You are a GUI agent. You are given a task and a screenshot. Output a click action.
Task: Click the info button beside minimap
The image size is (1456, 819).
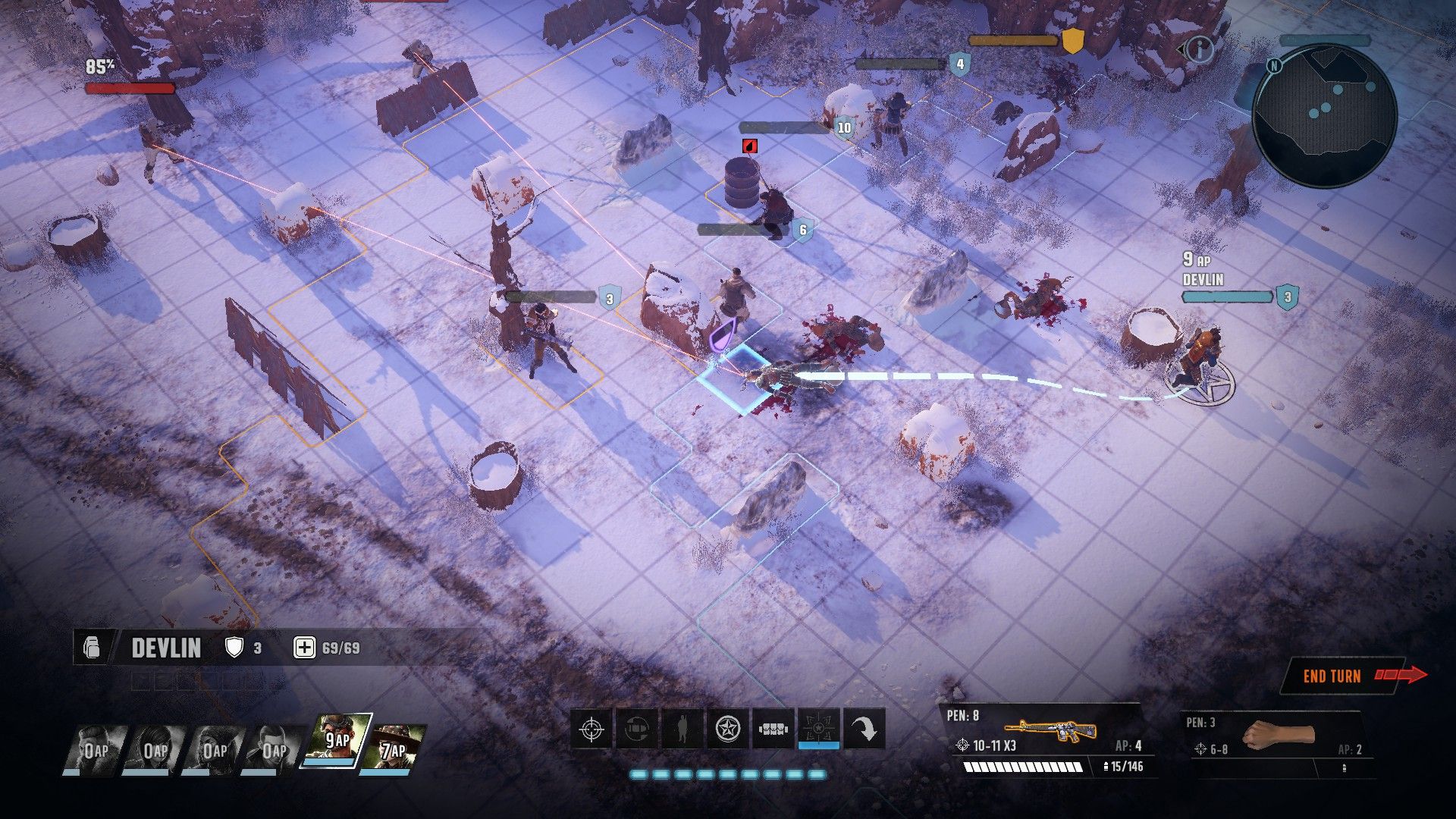pyautogui.click(x=1200, y=50)
